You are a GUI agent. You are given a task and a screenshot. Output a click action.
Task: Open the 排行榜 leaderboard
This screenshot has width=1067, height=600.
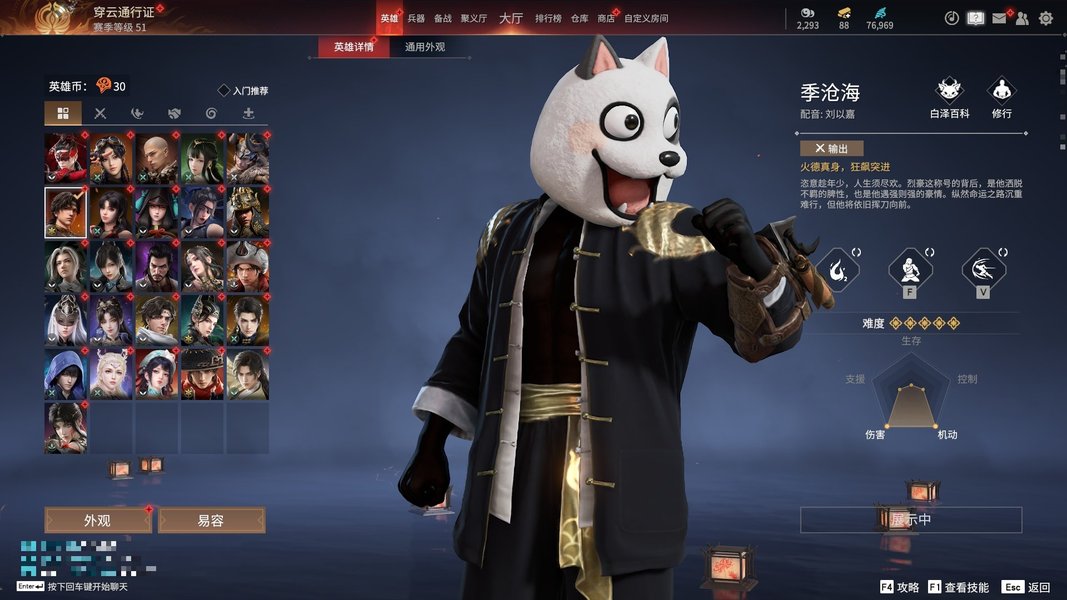548,18
